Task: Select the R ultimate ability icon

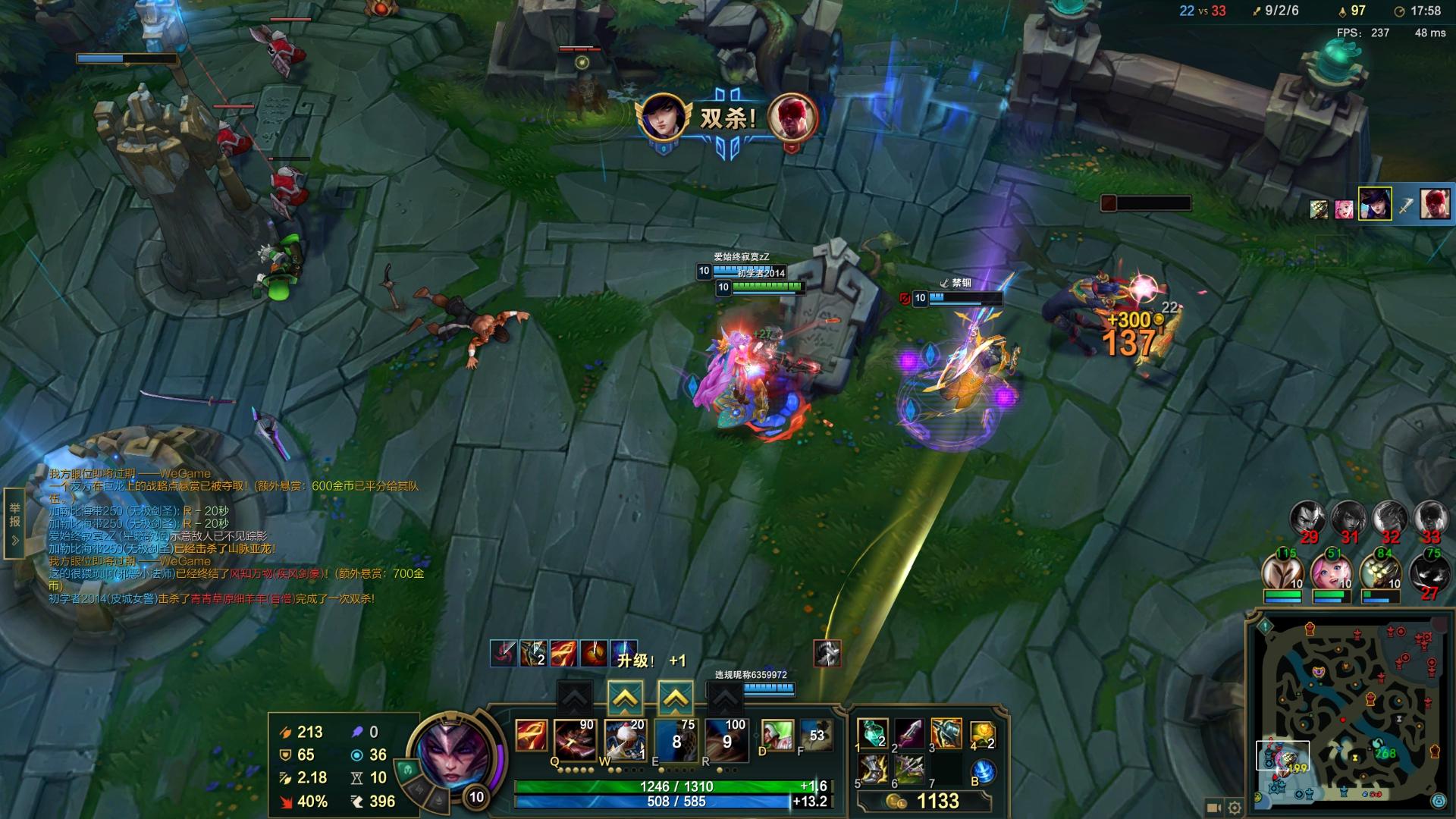Action: [x=726, y=739]
